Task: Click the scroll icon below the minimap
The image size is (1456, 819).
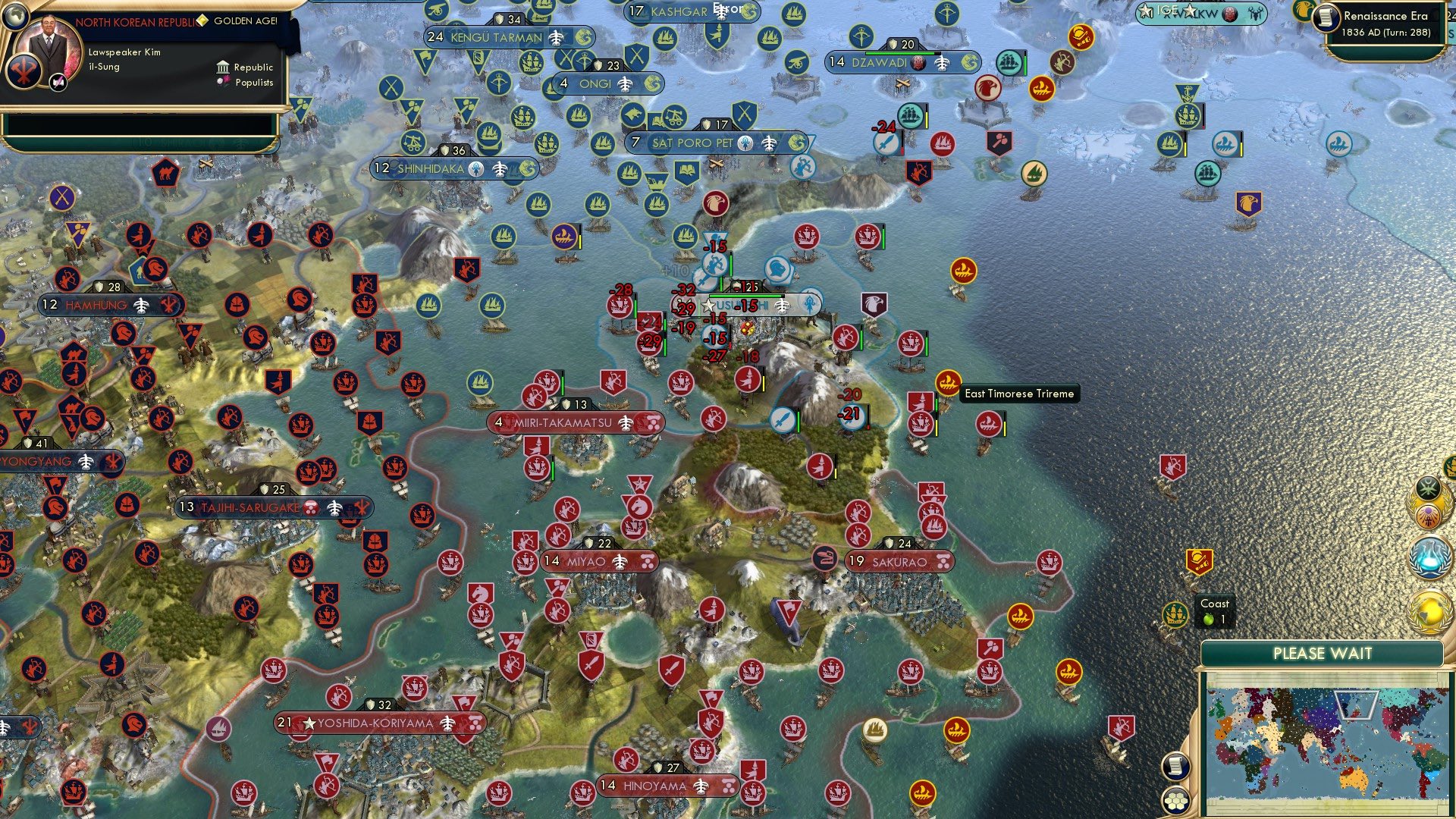Action: click(1176, 766)
